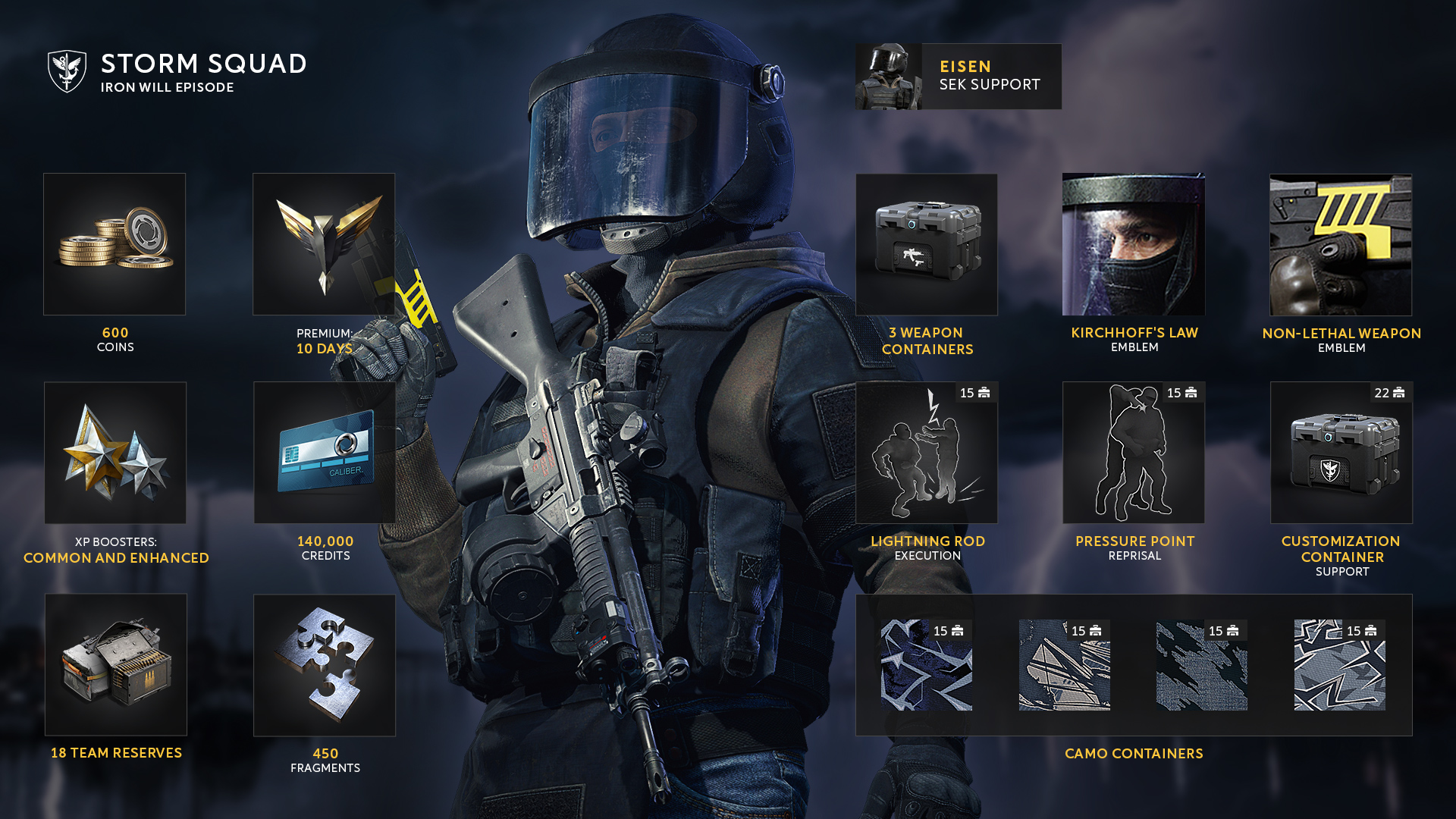Click the Eisen SEK Support operator card
Image resolution: width=1456 pixels, height=819 pixels.
pos(959,77)
